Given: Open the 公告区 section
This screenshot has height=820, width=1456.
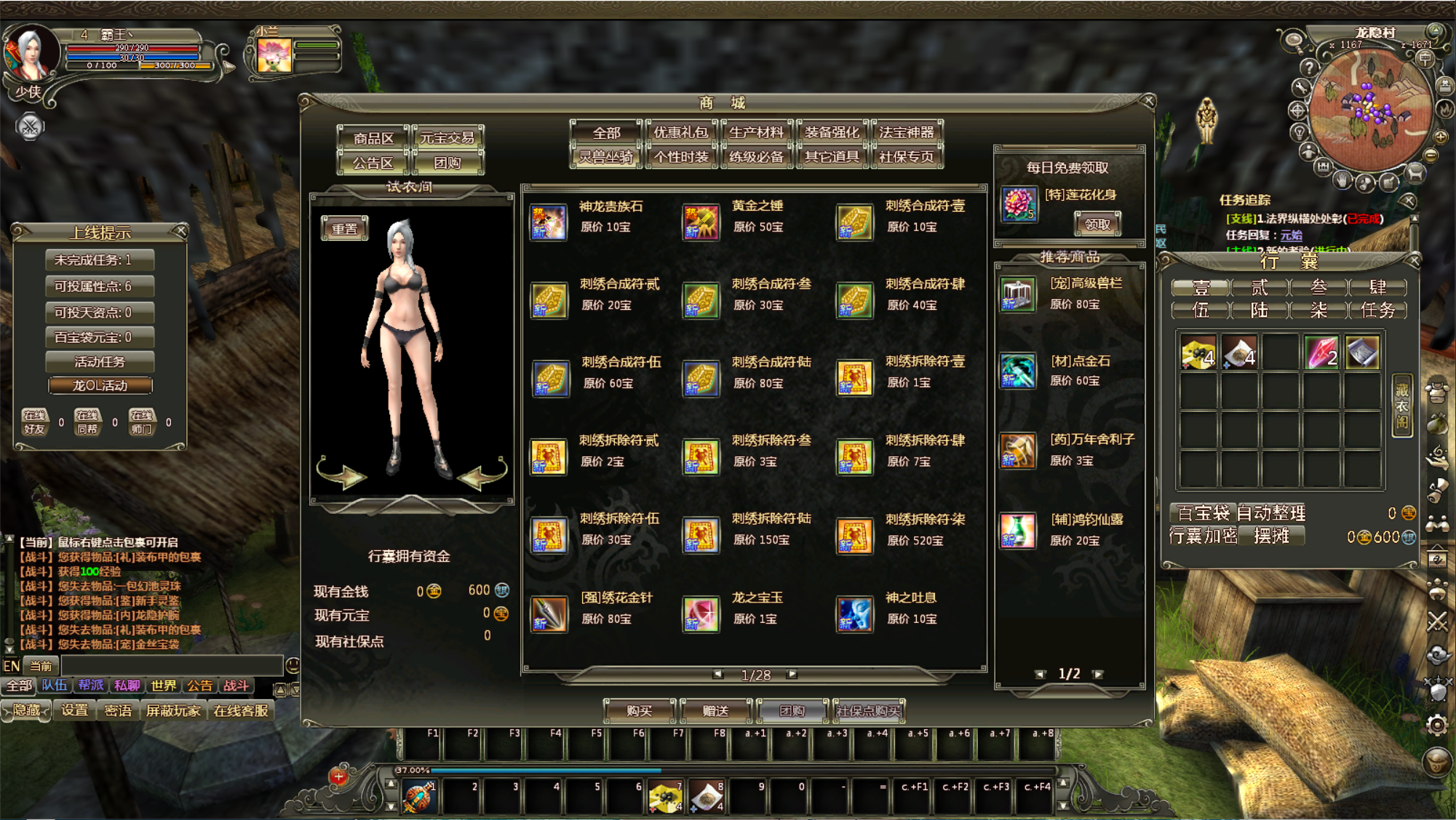Looking at the screenshot, I should 373,163.
